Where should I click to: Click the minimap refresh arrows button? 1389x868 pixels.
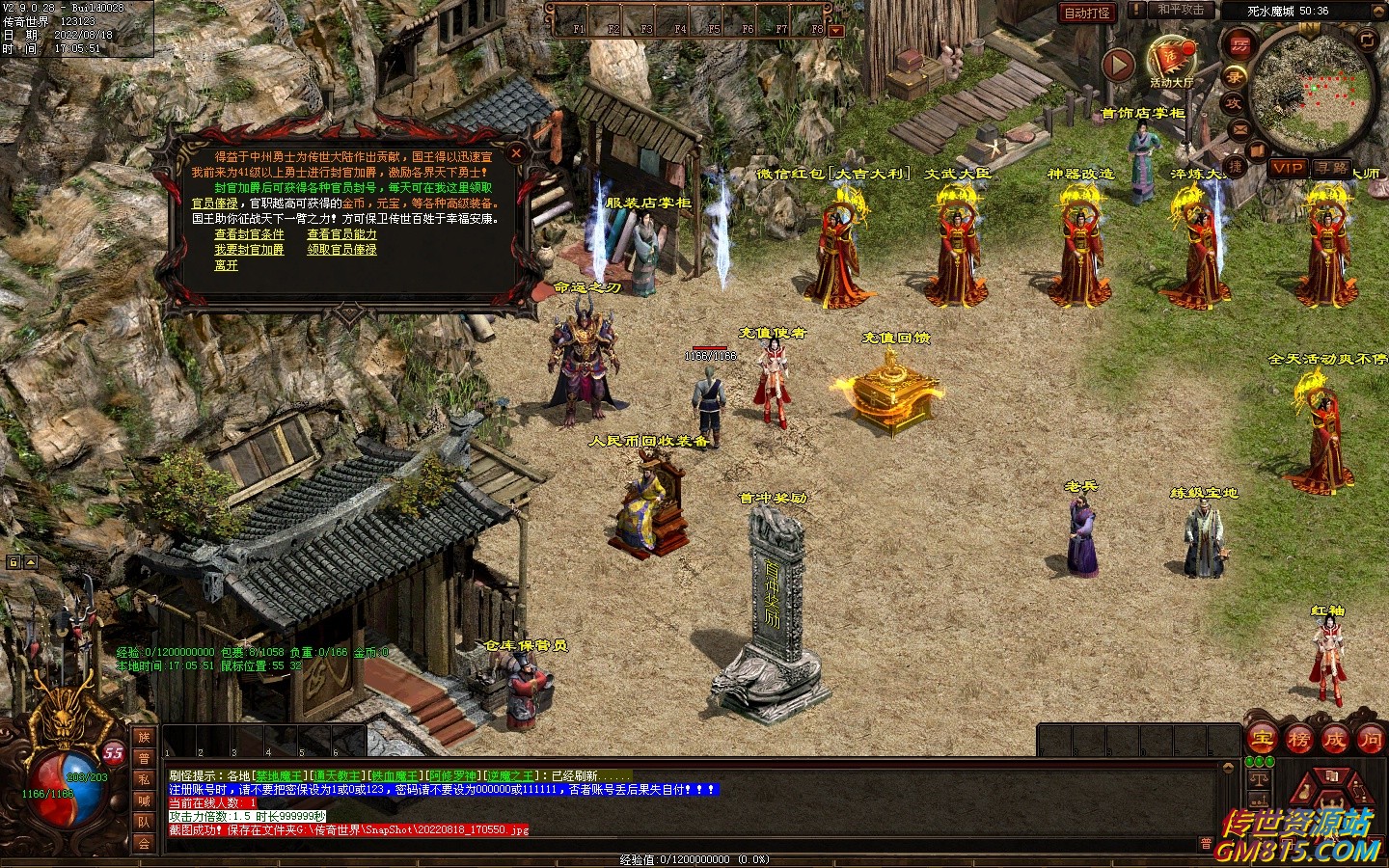pos(1367,40)
